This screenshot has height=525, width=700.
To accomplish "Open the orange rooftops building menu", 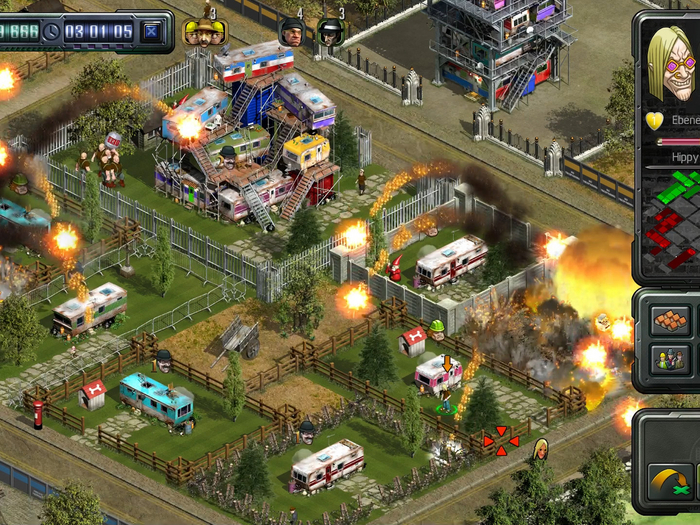I will coord(668,321).
